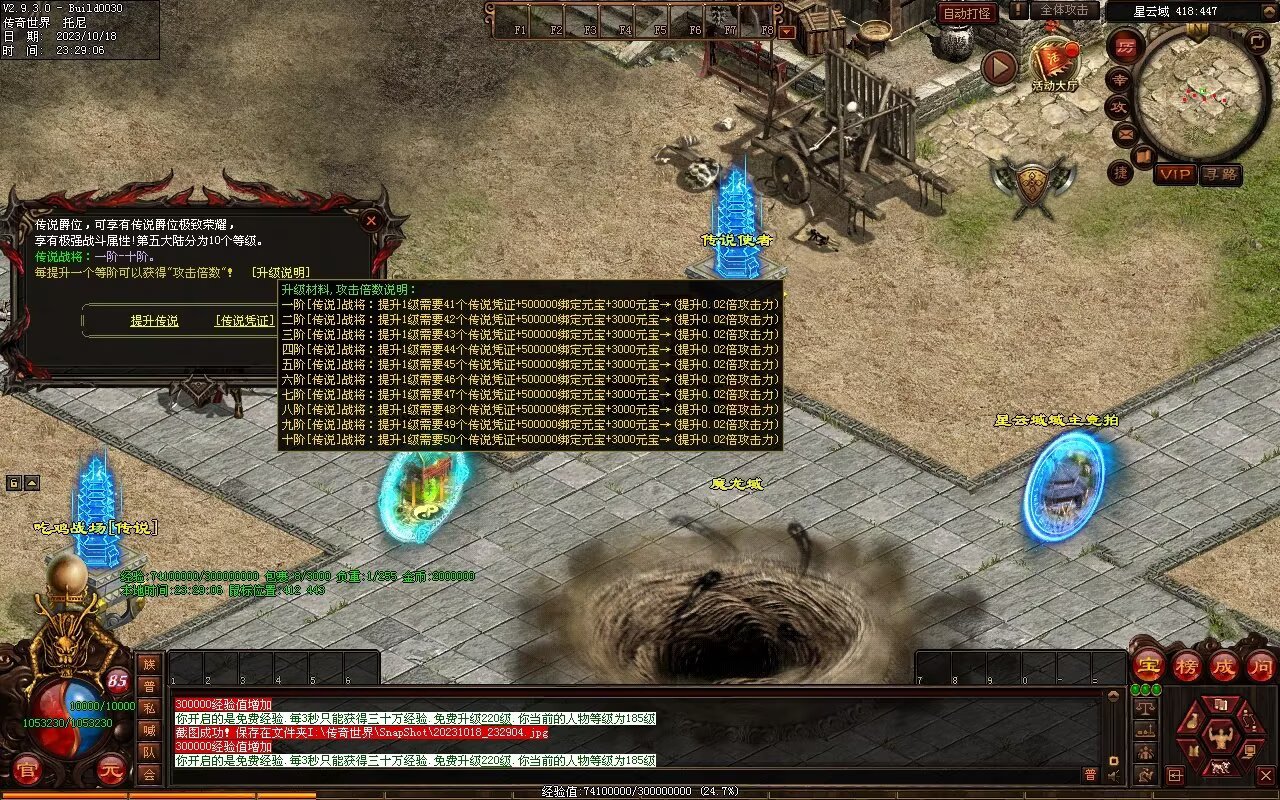
Task: Click the red 元 yuanbao orb button
Action: tap(111, 770)
